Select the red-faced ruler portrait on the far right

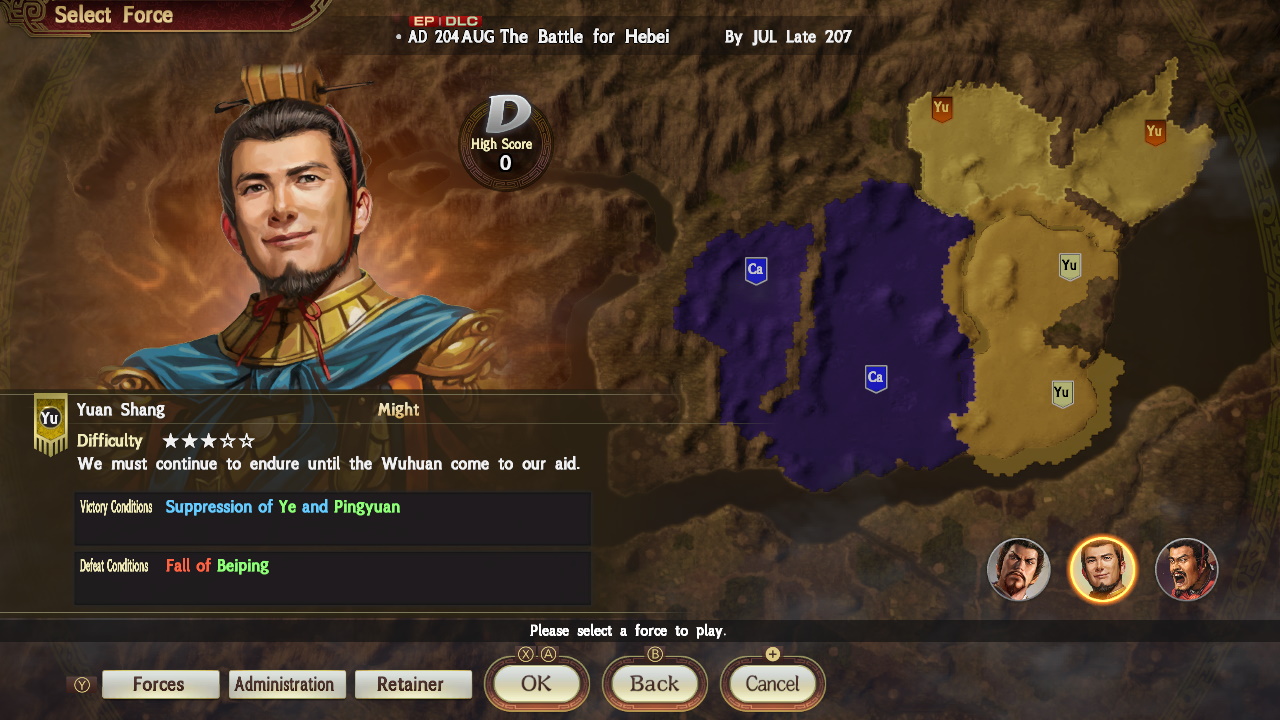pos(1186,569)
